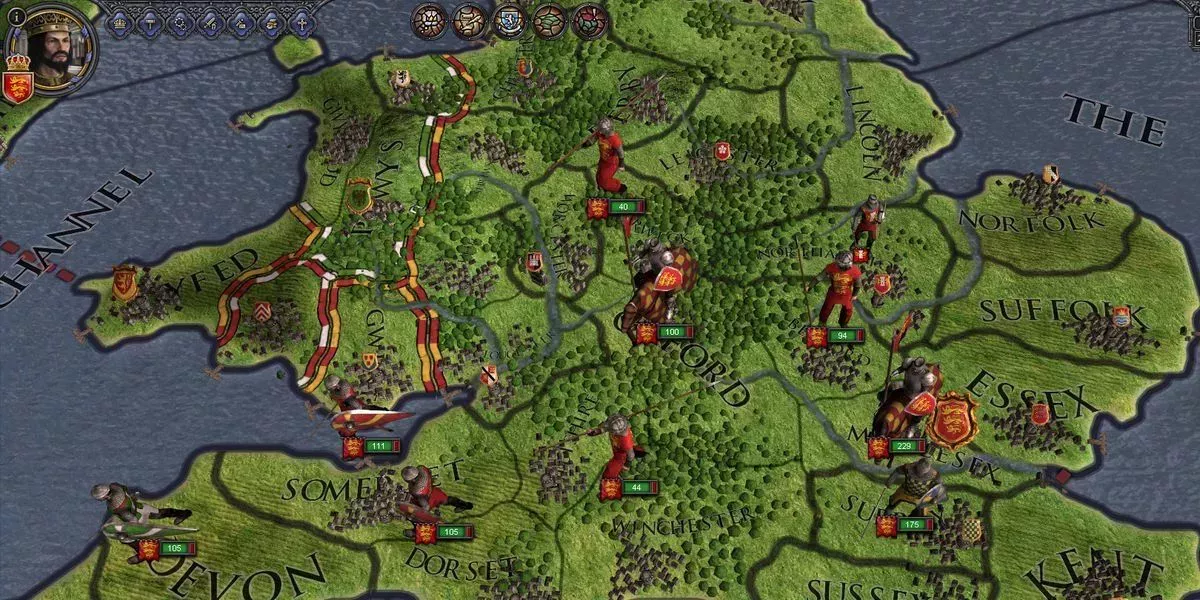Select the 44-strong army near Winchester
This screenshot has height=600, width=1200.
622,450
